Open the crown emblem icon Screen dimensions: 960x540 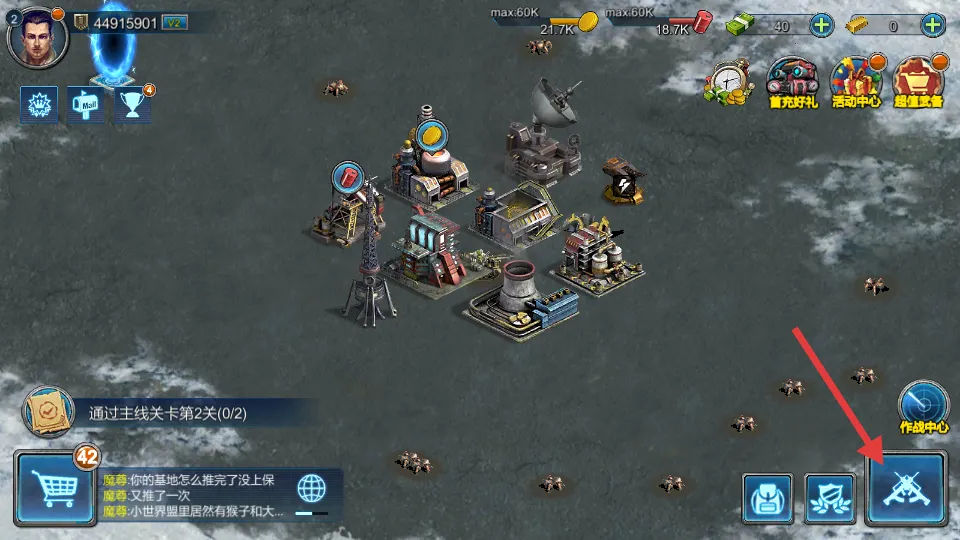point(38,104)
